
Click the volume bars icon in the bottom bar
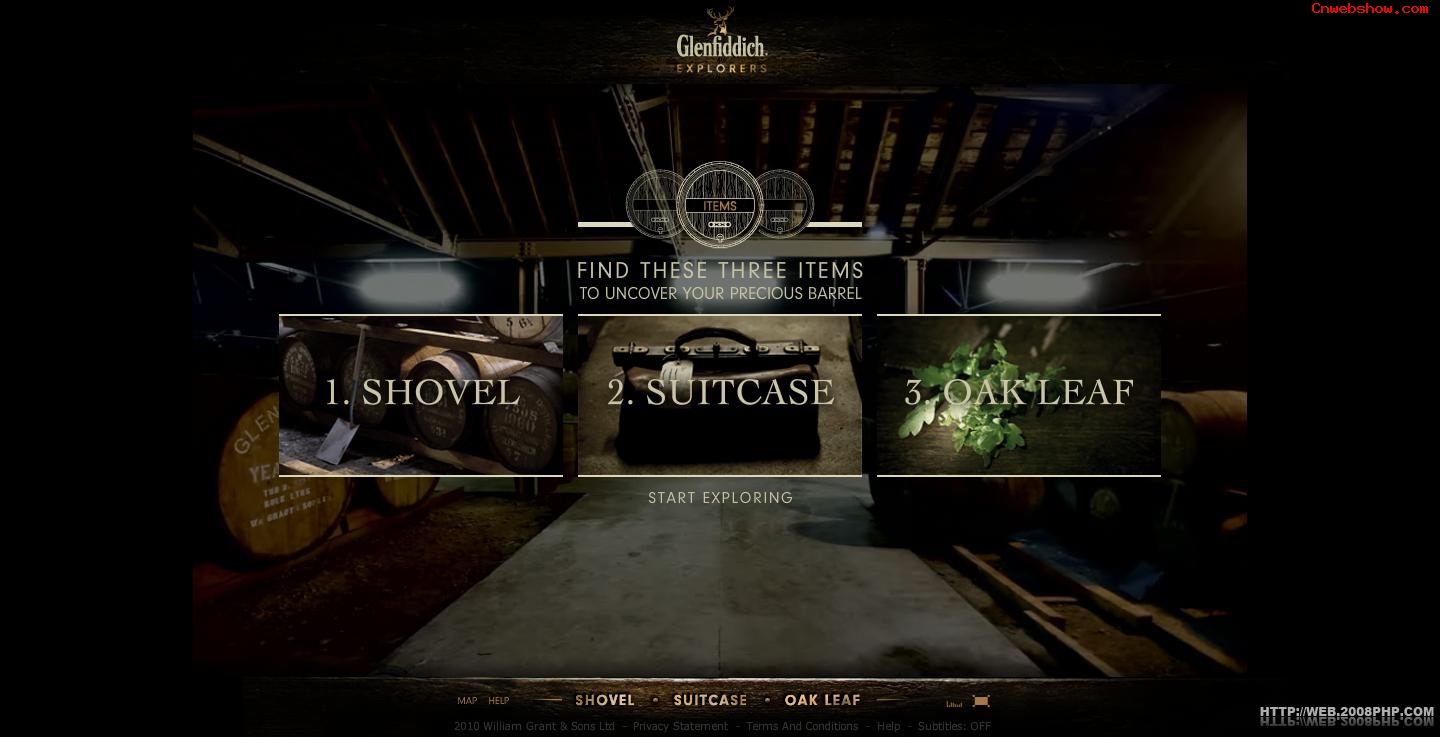953,701
